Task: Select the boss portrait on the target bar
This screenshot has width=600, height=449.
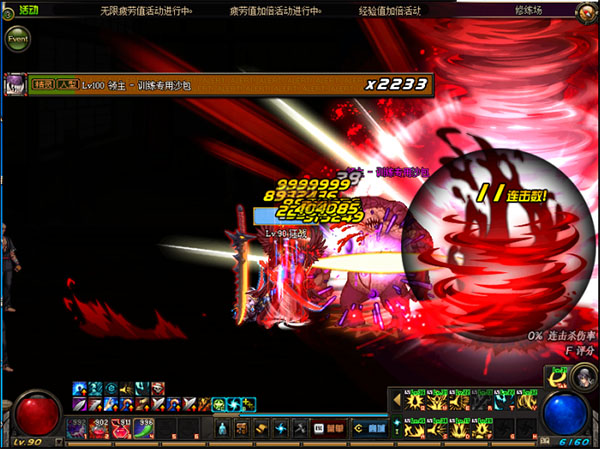Action: tap(15, 84)
